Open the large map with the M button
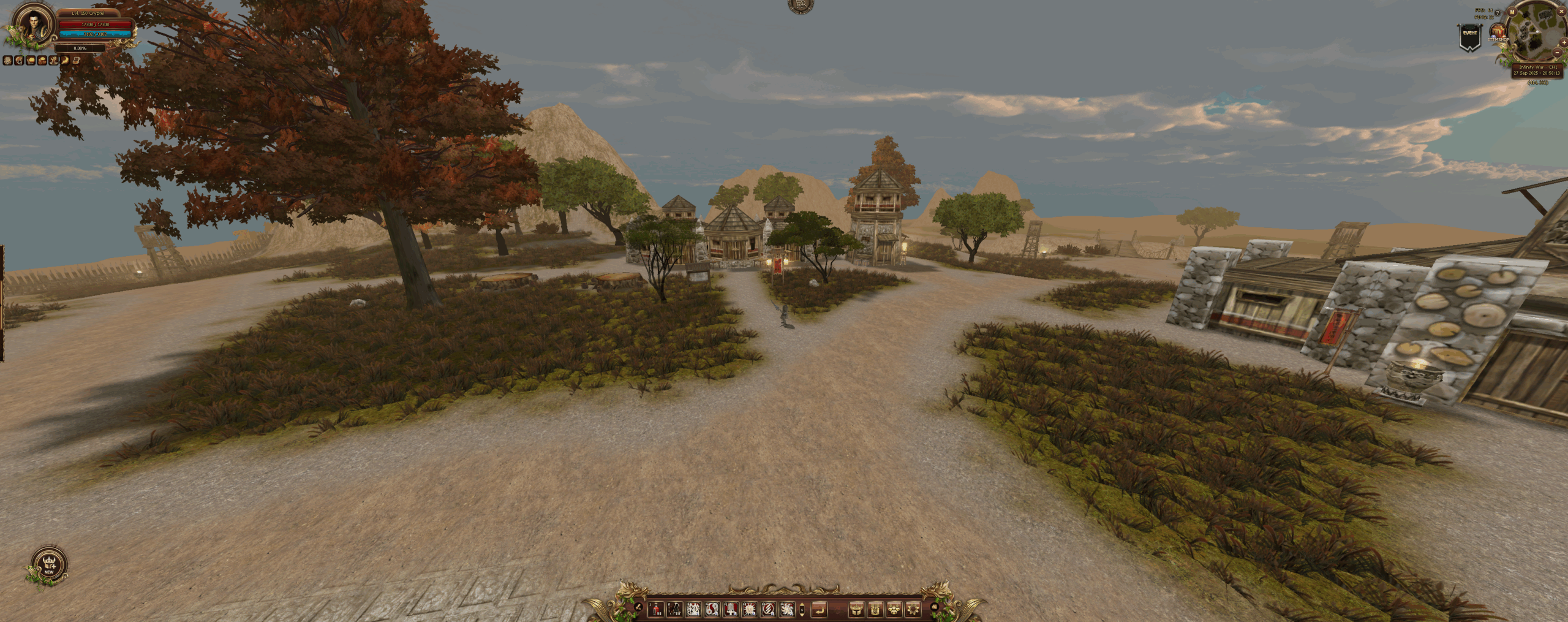1568x622 pixels. [1512, 12]
